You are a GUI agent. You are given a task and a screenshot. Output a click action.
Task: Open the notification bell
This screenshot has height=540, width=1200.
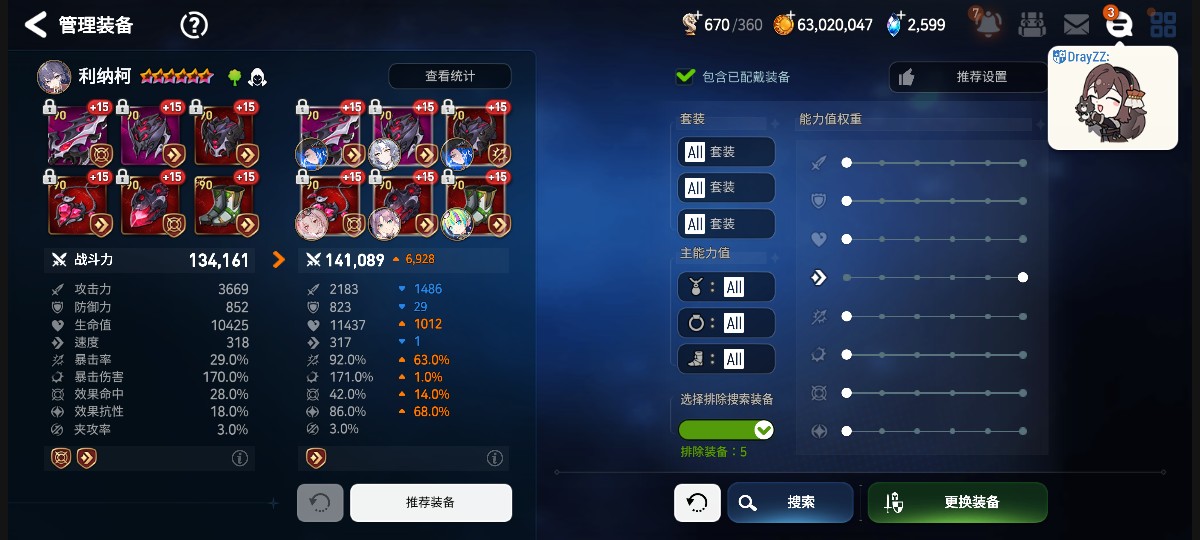987,23
